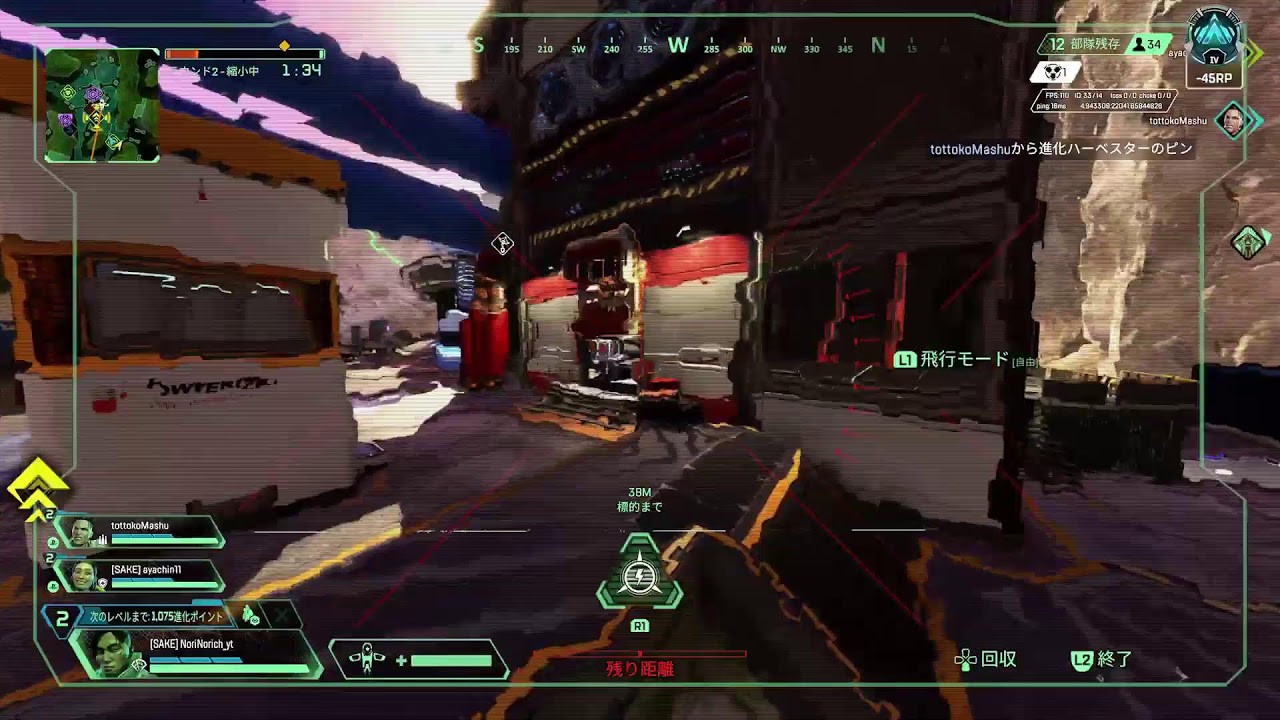Open the minimap
Screen dimensions: 1280x720
(102, 105)
